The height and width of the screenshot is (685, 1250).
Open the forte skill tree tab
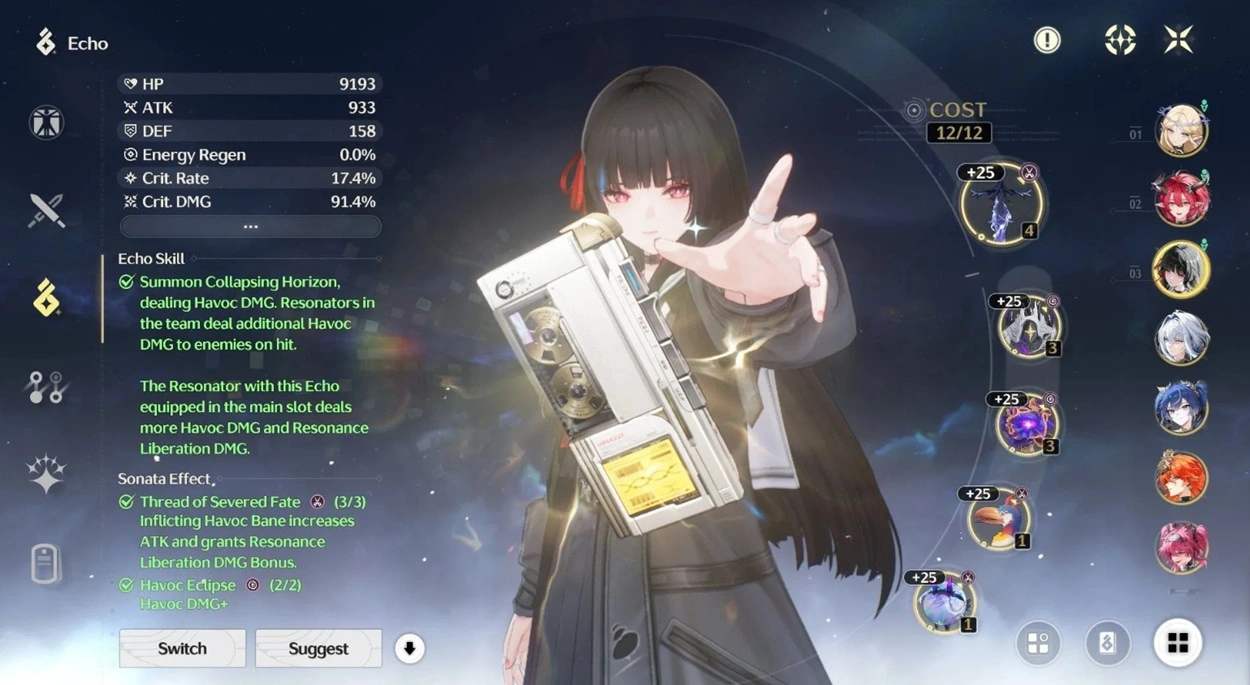(x=46, y=387)
